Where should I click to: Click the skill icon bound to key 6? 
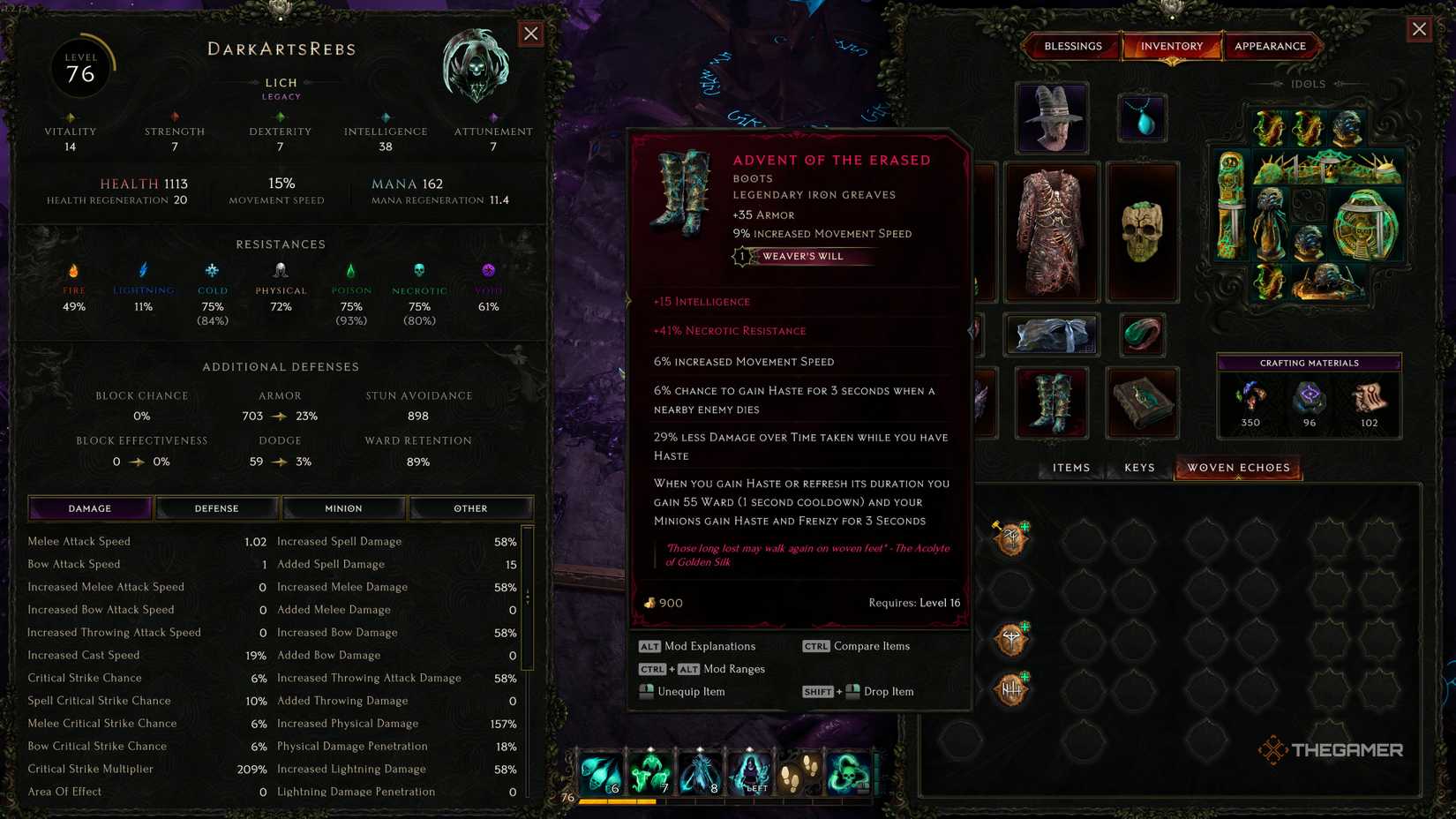pyautogui.click(x=601, y=770)
